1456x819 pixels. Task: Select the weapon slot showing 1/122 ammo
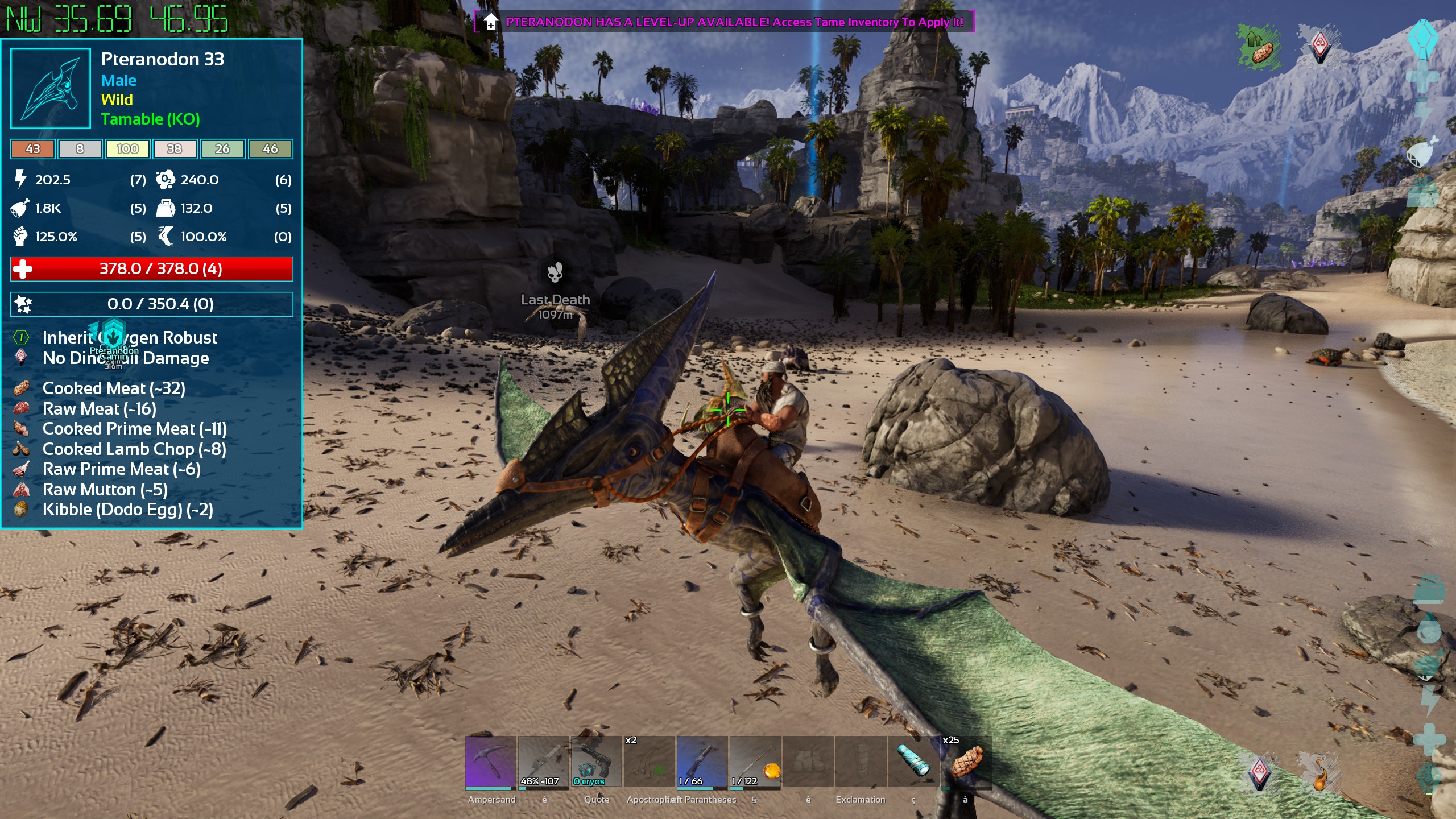(755, 762)
